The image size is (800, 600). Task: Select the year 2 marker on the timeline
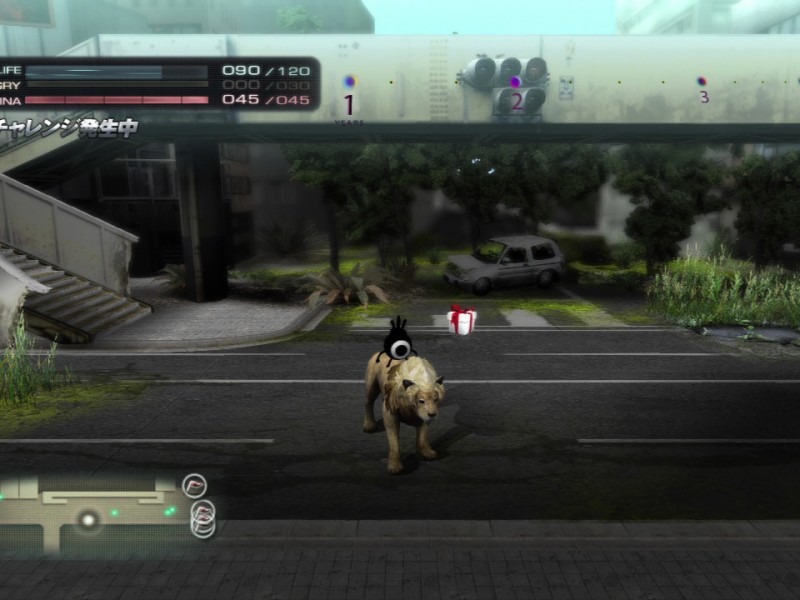pyautogui.click(x=516, y=82)
